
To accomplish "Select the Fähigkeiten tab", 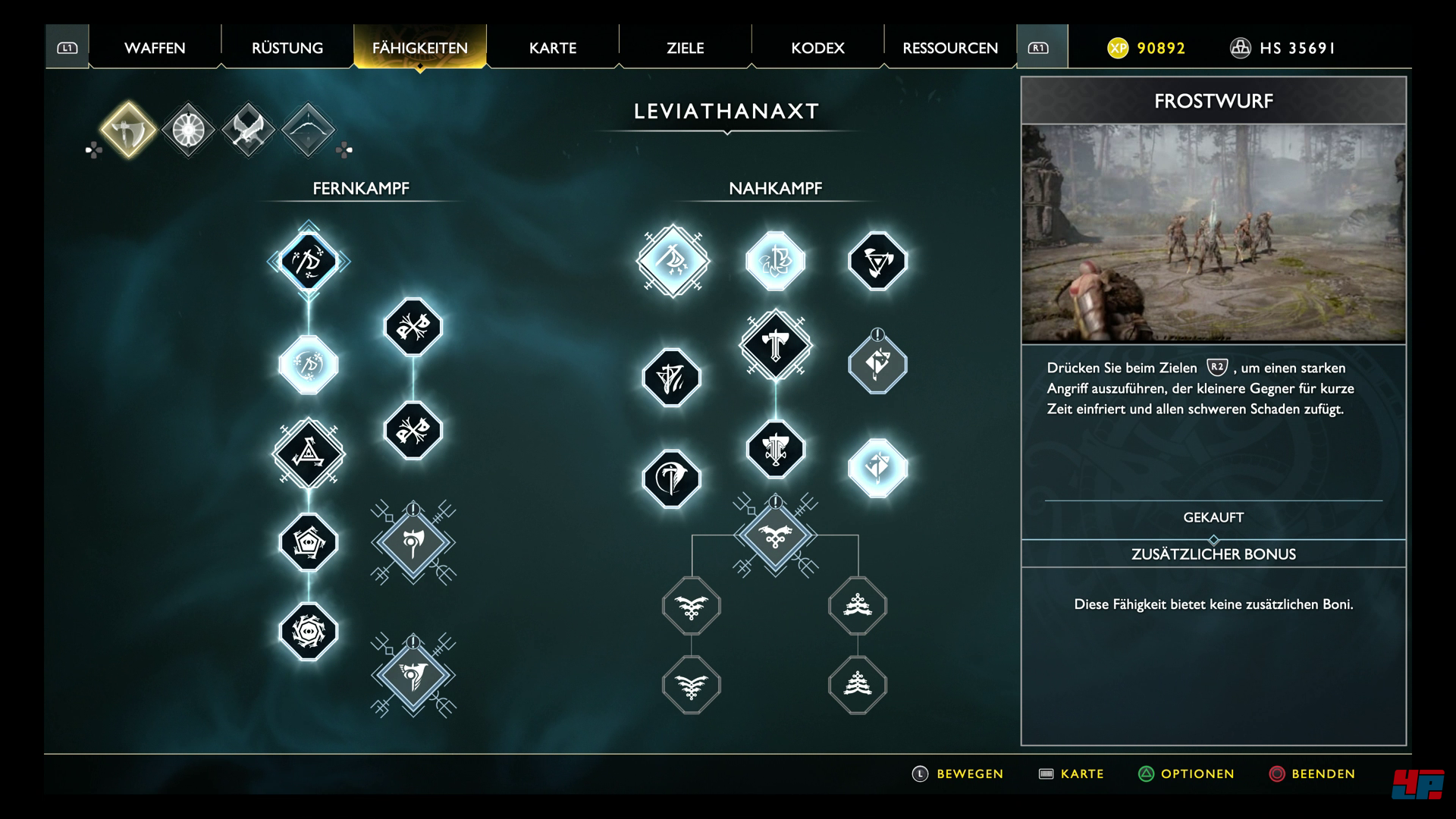I will [420, 48].
